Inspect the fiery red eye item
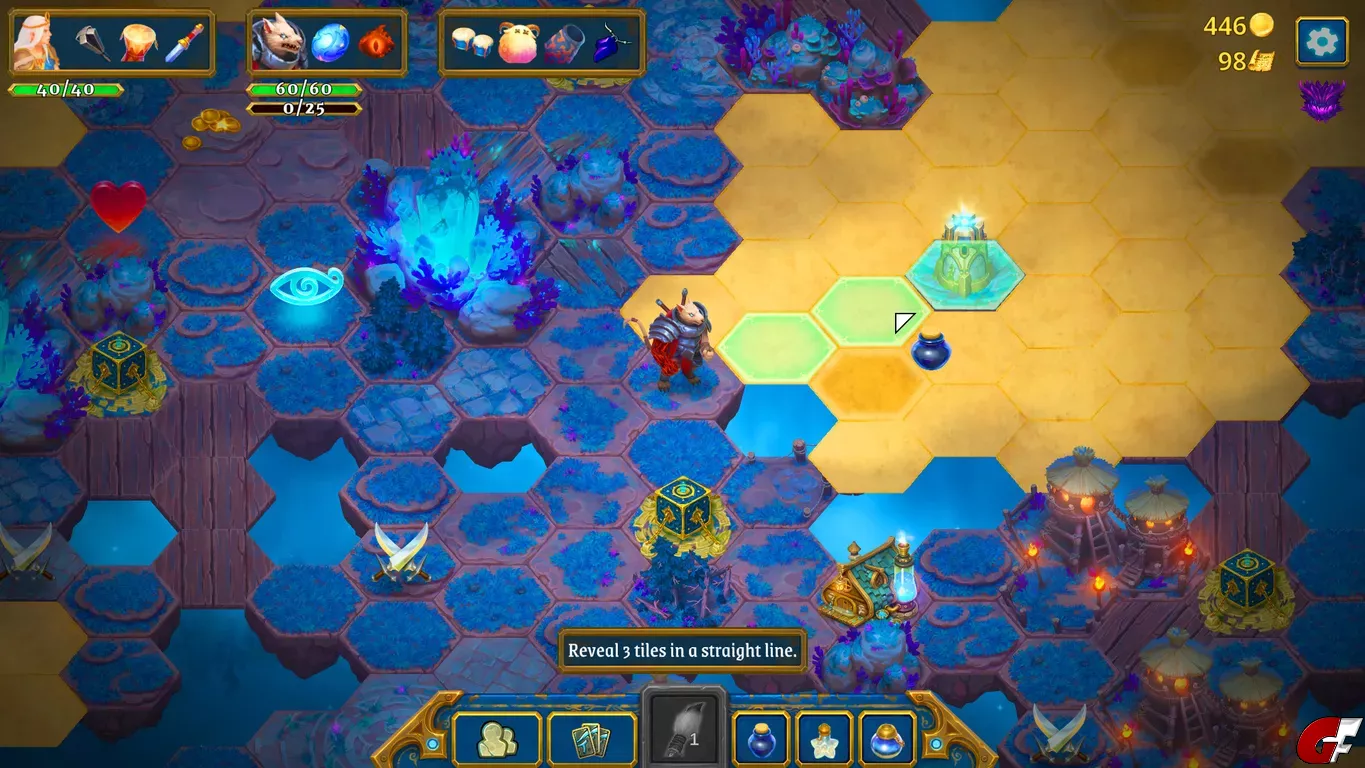1365x768 pixels. coord(376,43)
